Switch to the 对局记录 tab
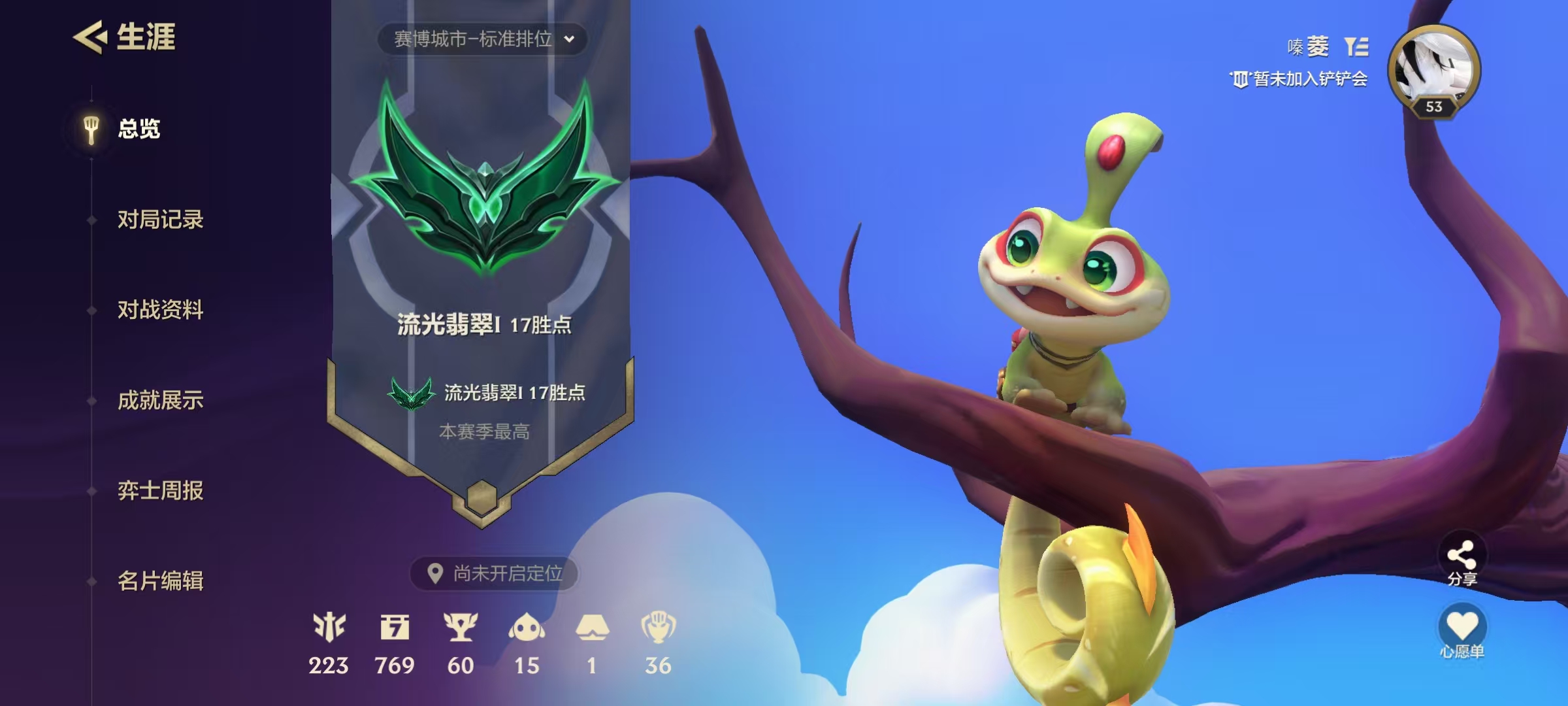 point(161,220)
